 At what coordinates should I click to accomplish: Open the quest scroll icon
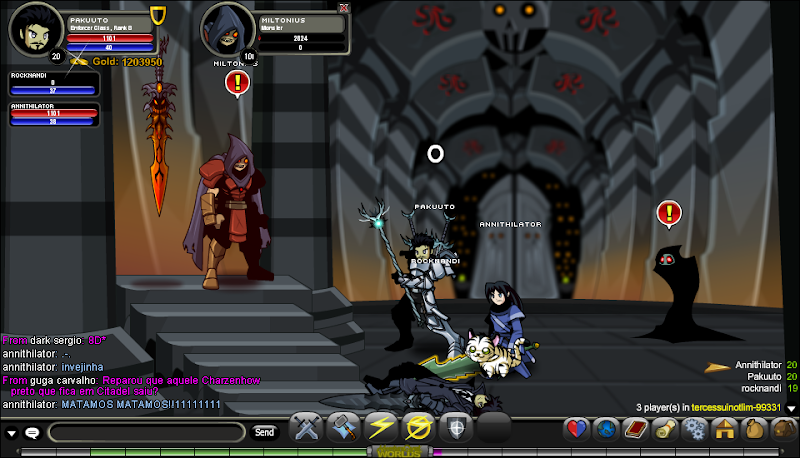tap(663, 430)
